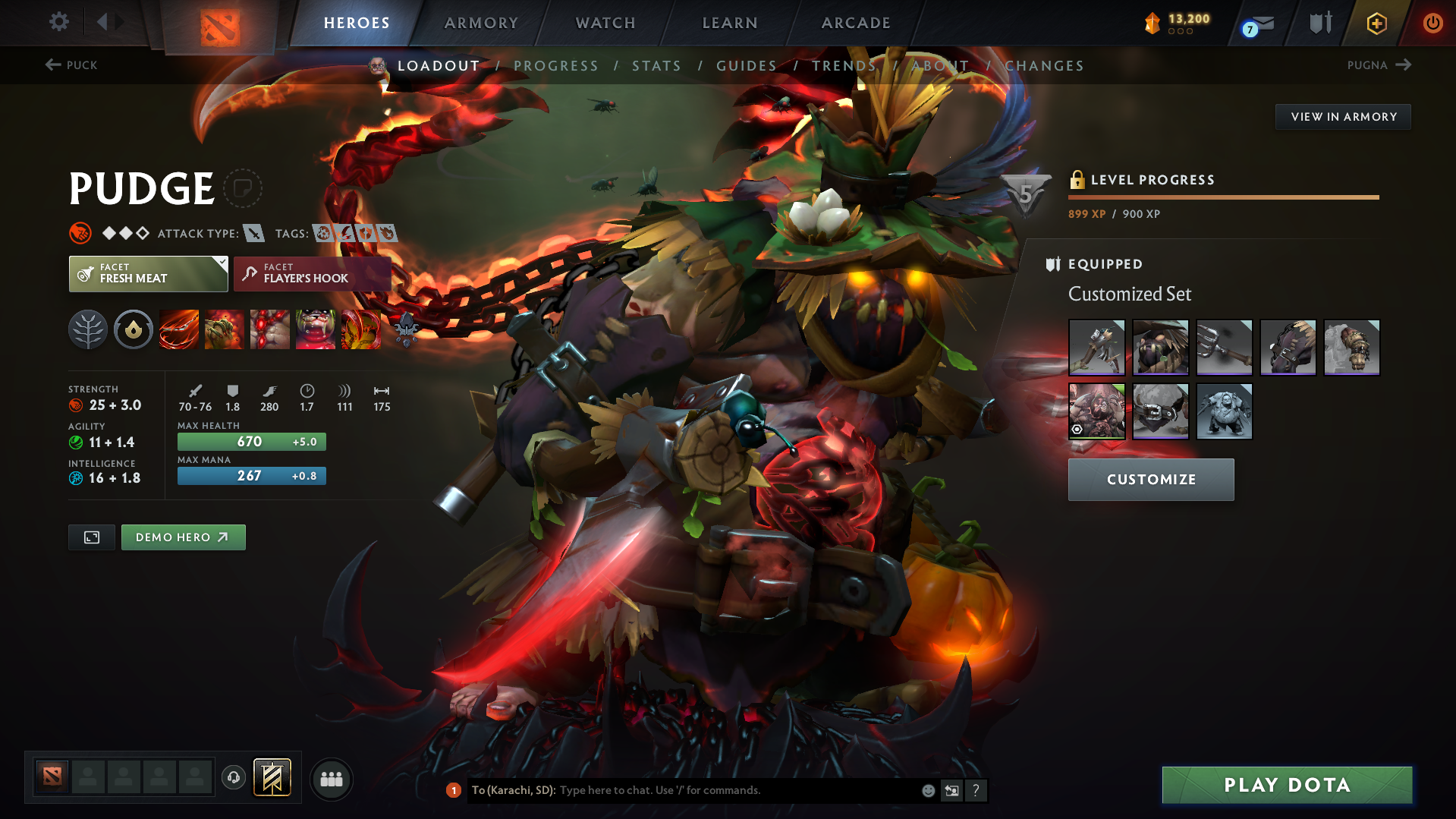Open the ARMORY menu
1456x819 pixels.
[481, 23]
